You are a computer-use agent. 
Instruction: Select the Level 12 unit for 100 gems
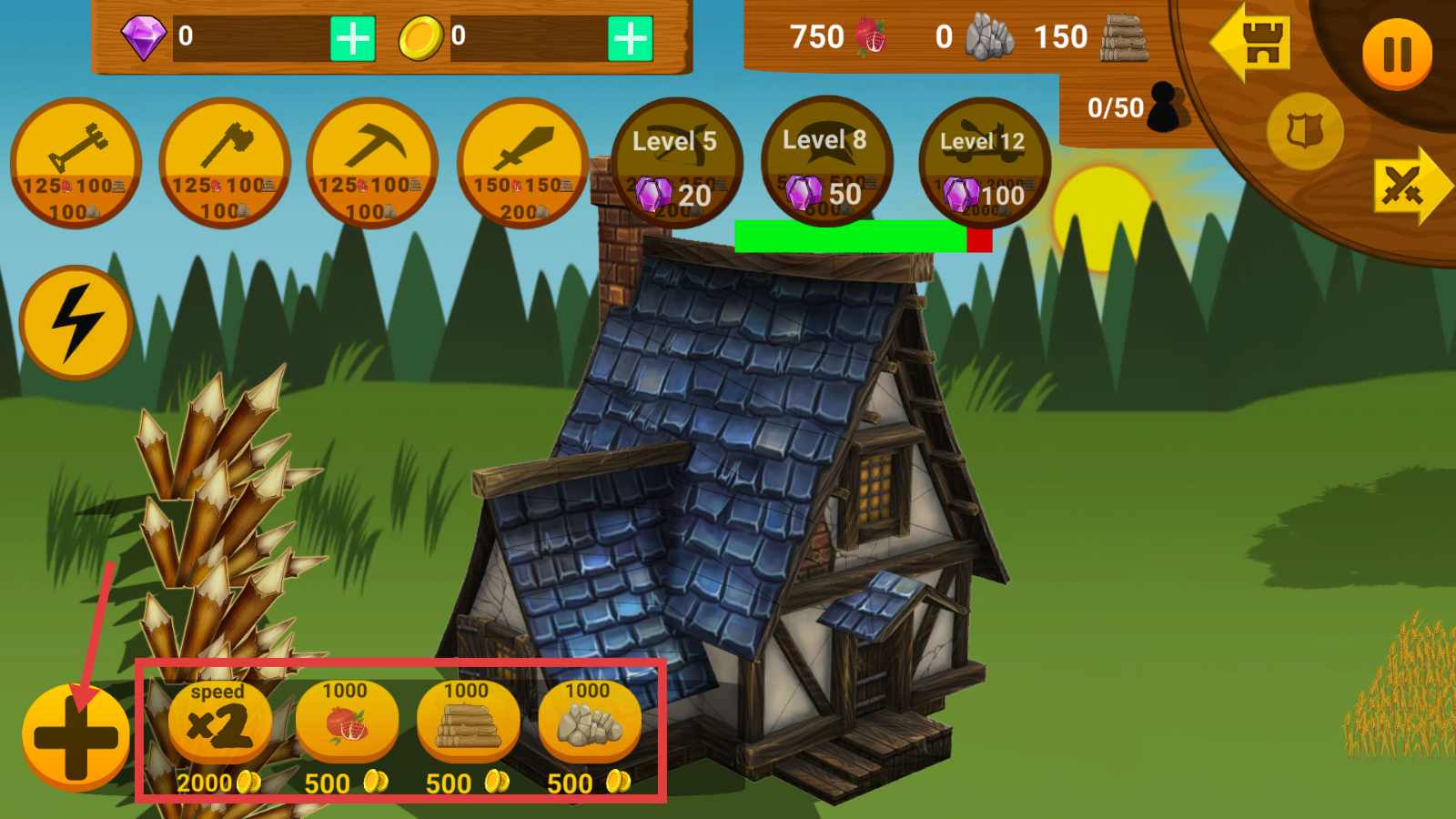(984, 163)
